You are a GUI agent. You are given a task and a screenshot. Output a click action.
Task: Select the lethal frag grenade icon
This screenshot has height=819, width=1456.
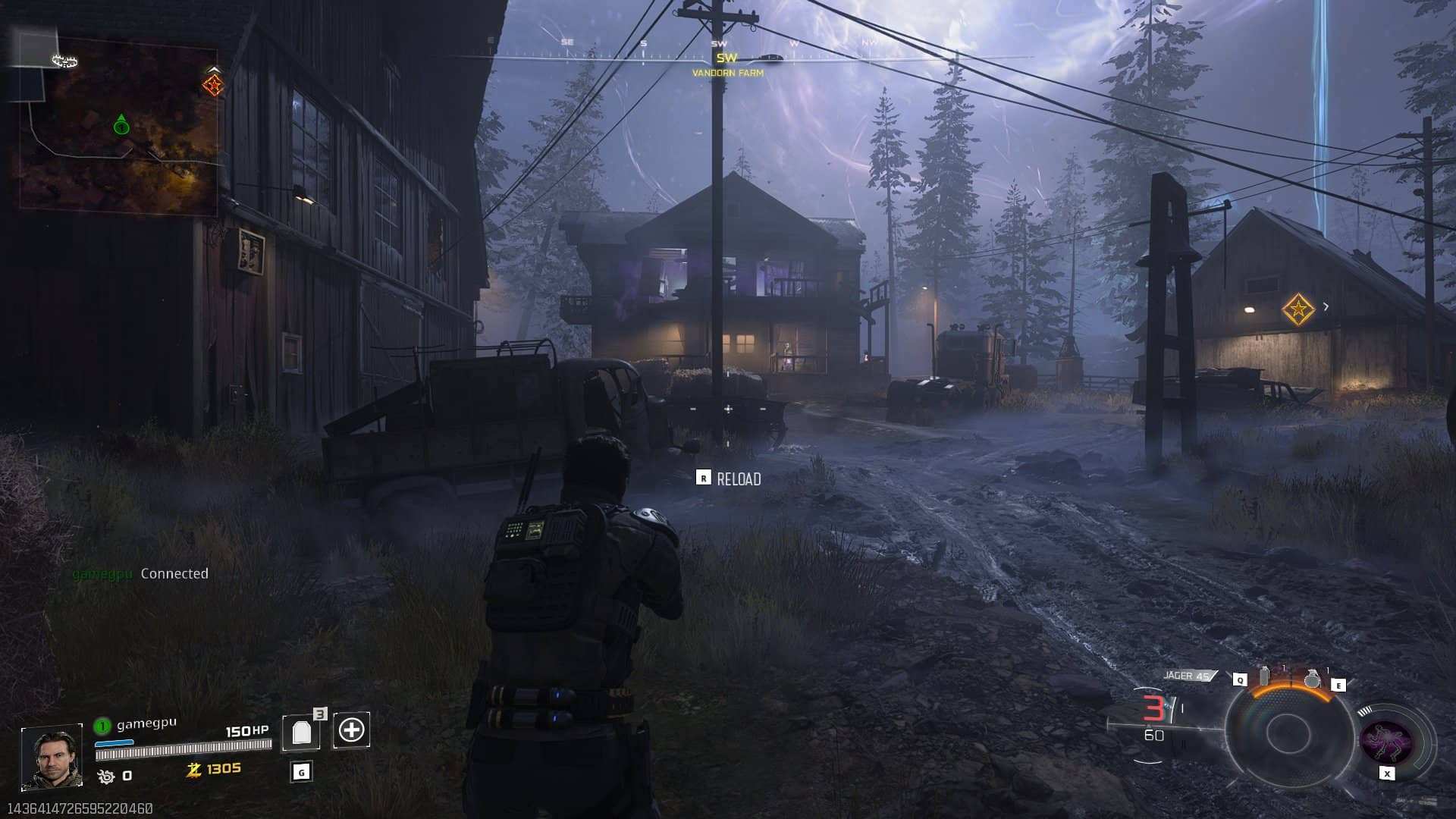pos(1312,679)
